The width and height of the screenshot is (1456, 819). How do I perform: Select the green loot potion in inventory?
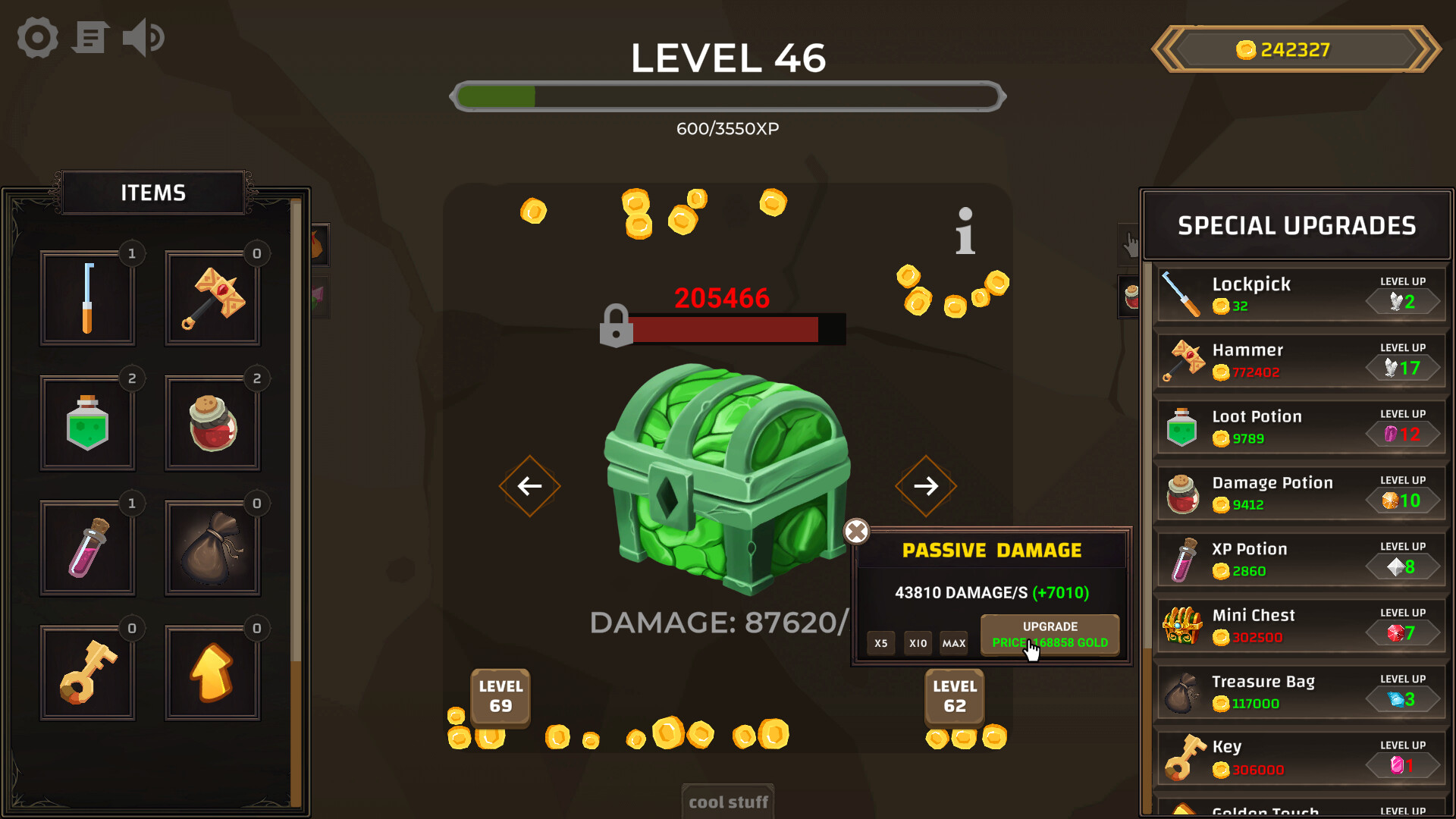tap(88, 423)
